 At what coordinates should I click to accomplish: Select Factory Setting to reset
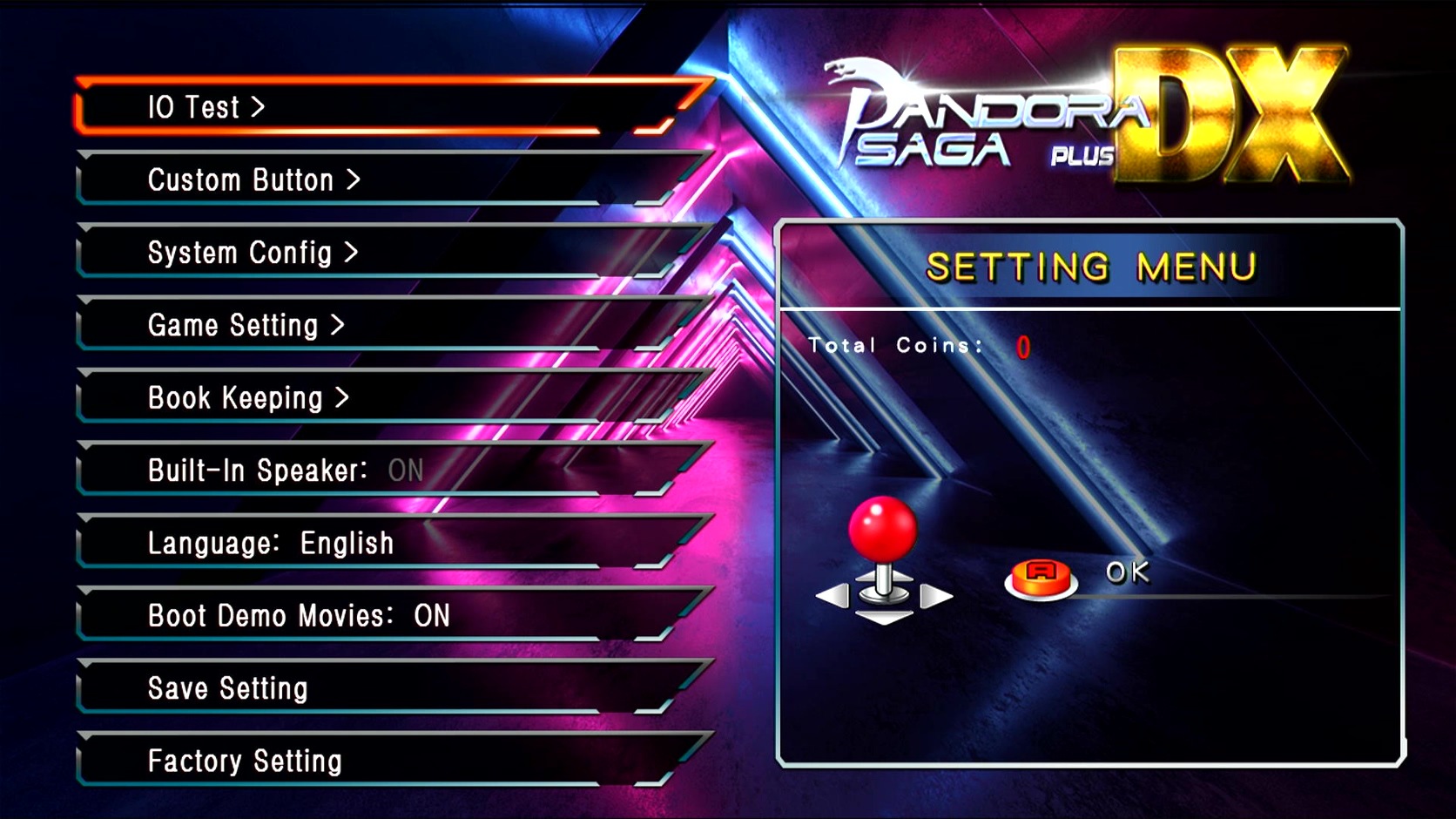(245, 761)
